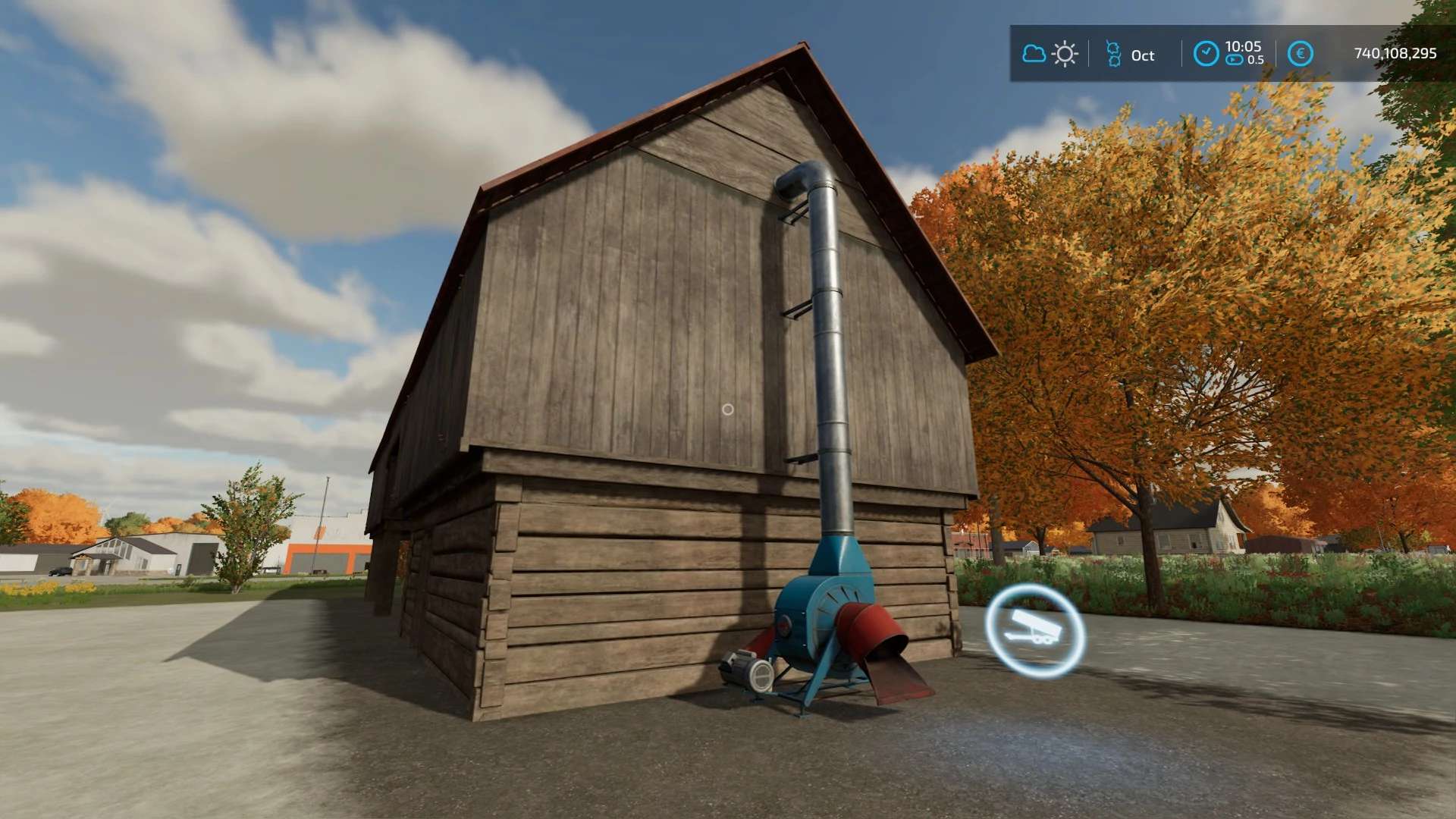Click the cloud weather forecast icon

tap(1034, 54)
